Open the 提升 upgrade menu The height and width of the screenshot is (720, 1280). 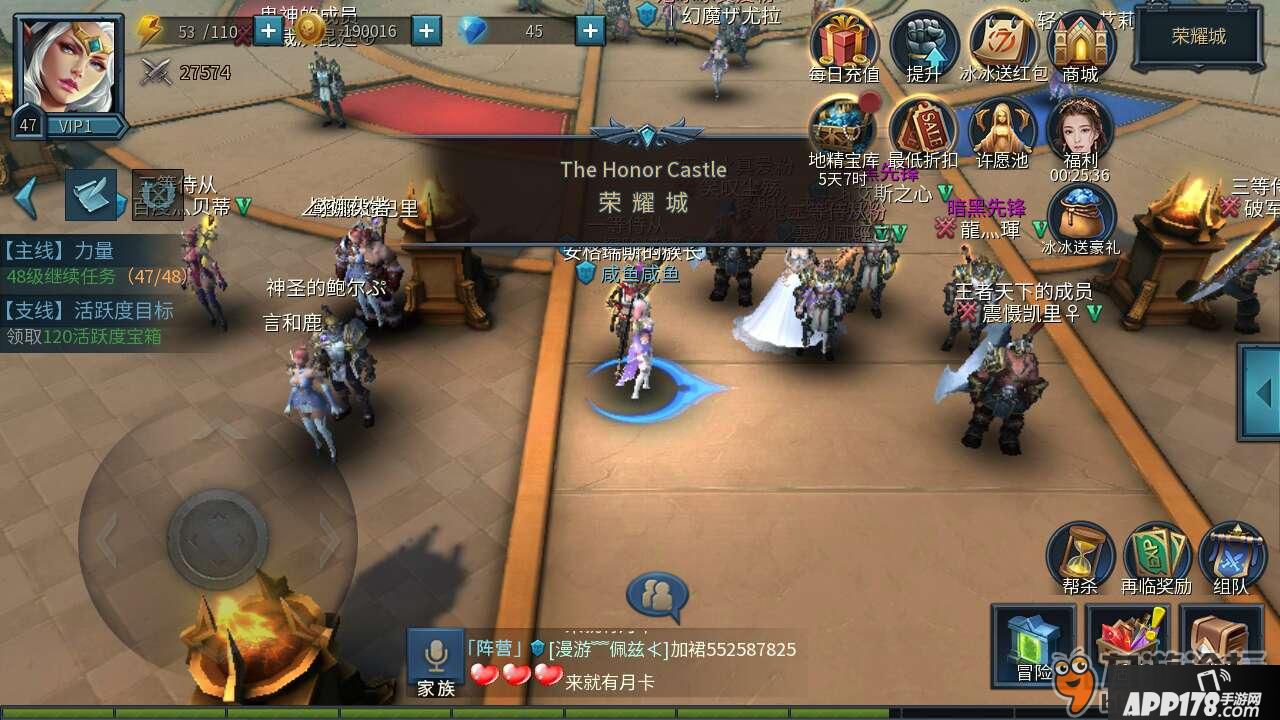tap(923, 44)
